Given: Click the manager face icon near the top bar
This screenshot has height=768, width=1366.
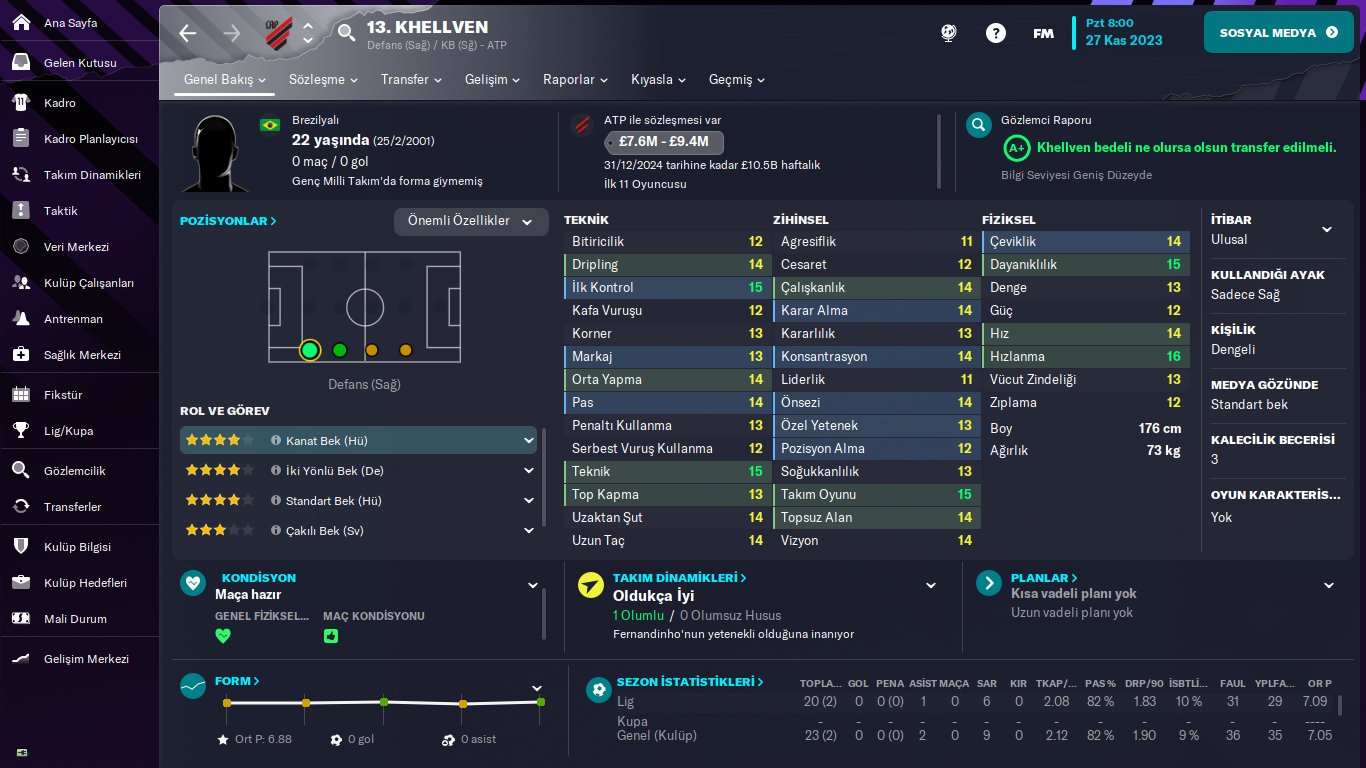Looking at the screenshot, I should pos(948,32).
